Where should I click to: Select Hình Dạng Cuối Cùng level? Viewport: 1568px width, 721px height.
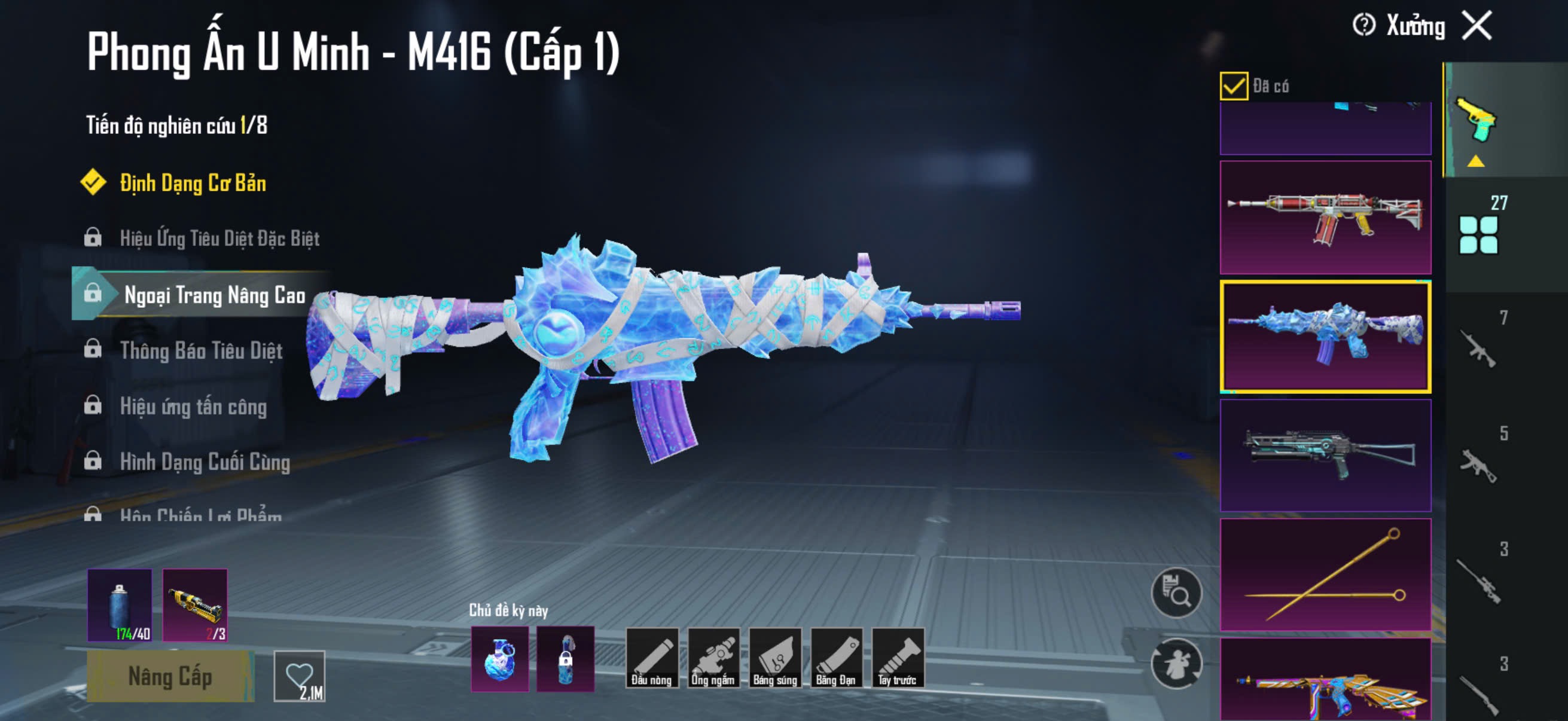pyautogui.click(x=205, y=462)
